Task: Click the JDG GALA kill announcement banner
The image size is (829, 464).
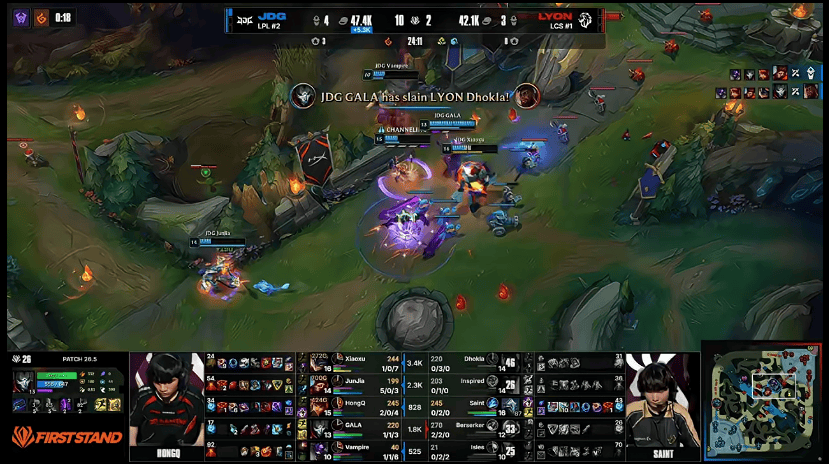Action: pos(415,96)
